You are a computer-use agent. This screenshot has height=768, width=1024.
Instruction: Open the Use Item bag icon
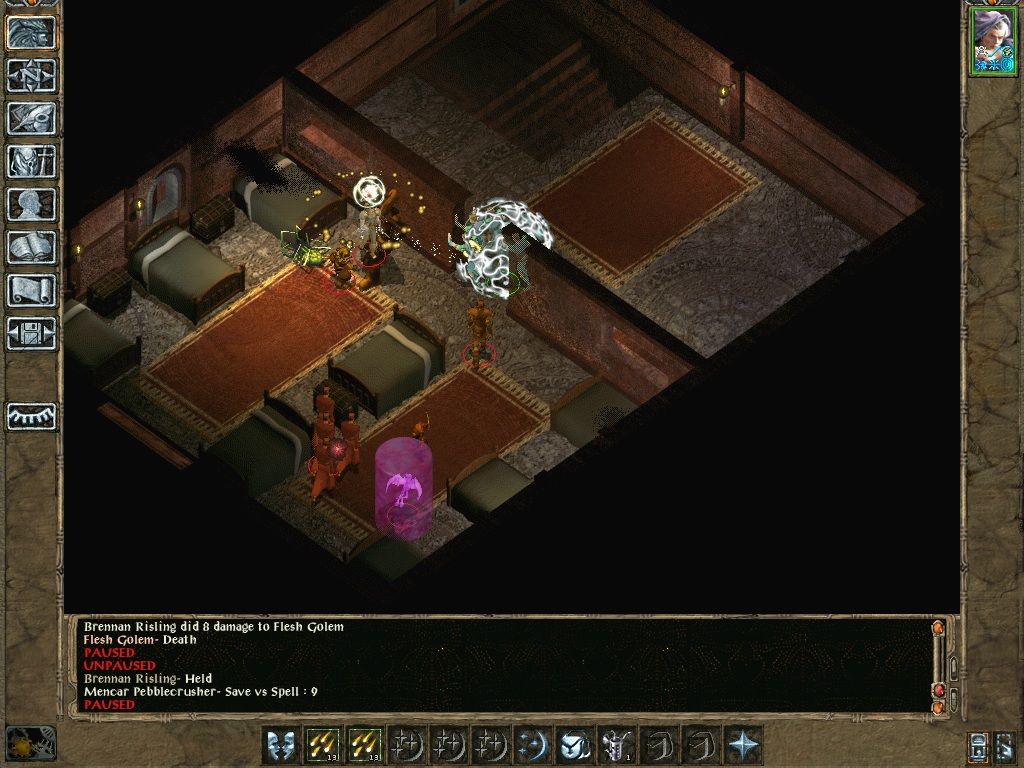click(573, 745)
